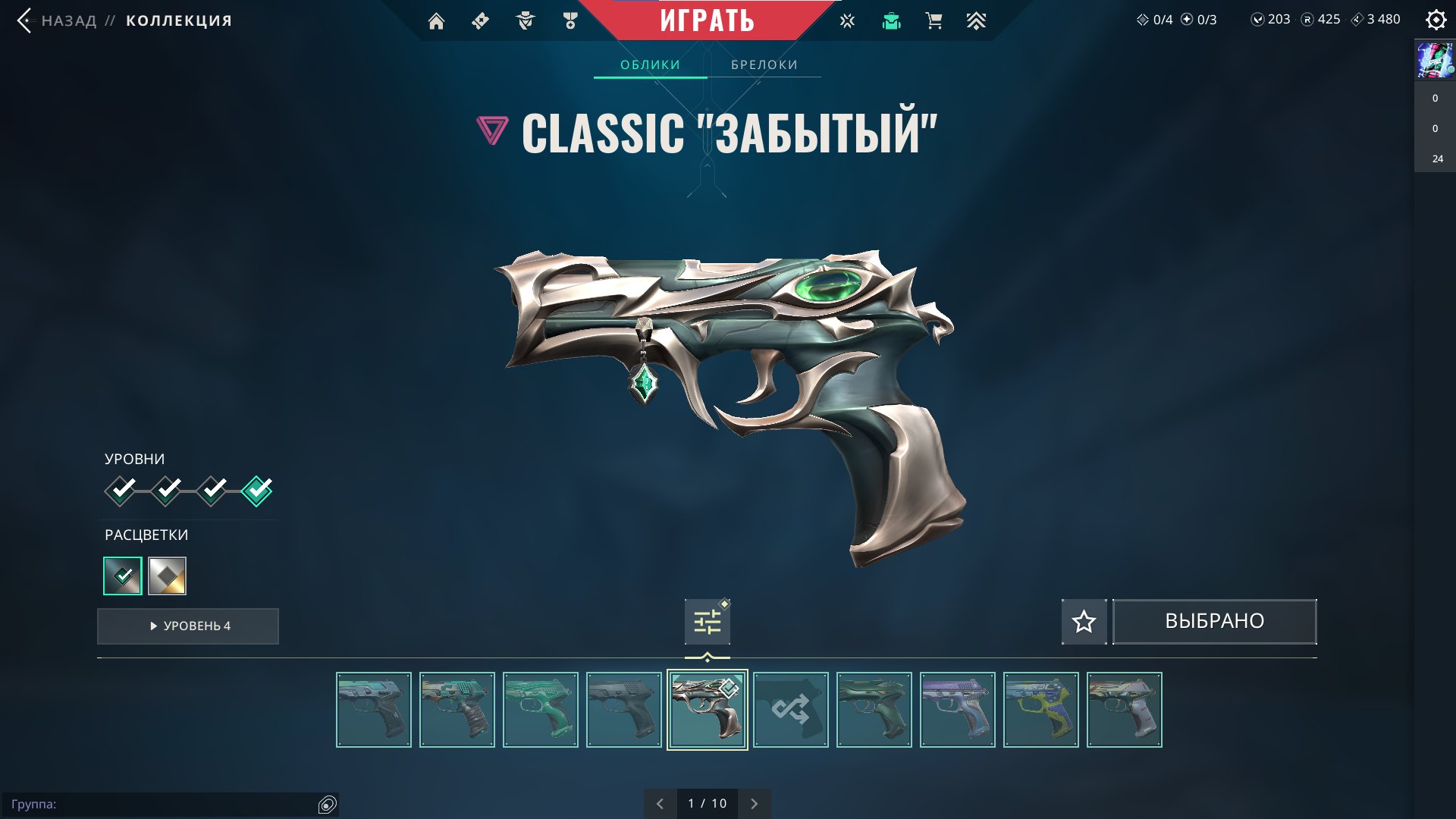Open the filter sliders button
1456x819 pixels.
click(707, 623)
